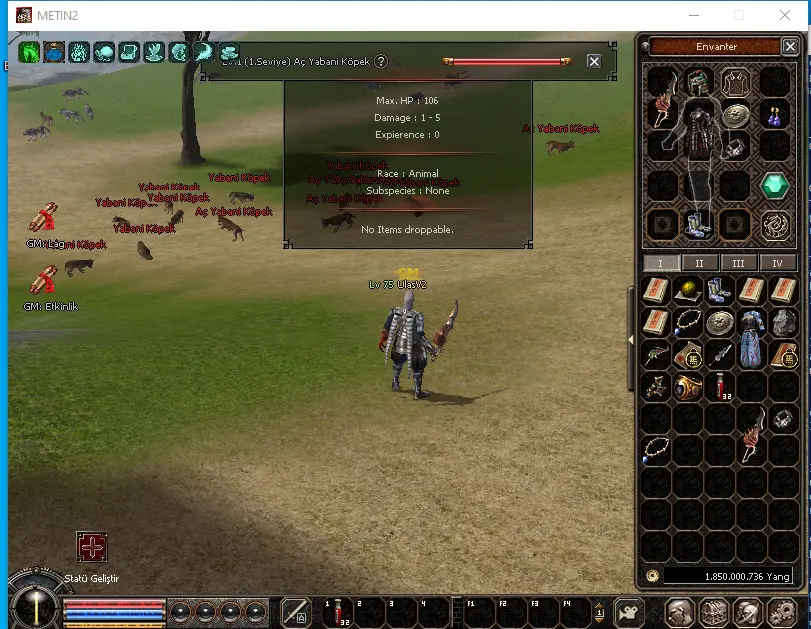This screenshot has height=629, width=811.
Task: Open the target info question mark
Action: [x=381, y=61]
